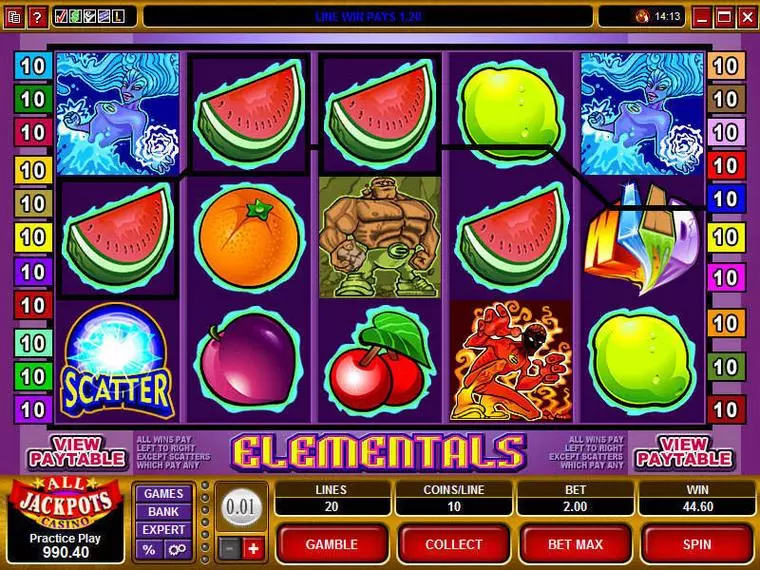
Task: Maximize the game window
Action: point(725,16)
